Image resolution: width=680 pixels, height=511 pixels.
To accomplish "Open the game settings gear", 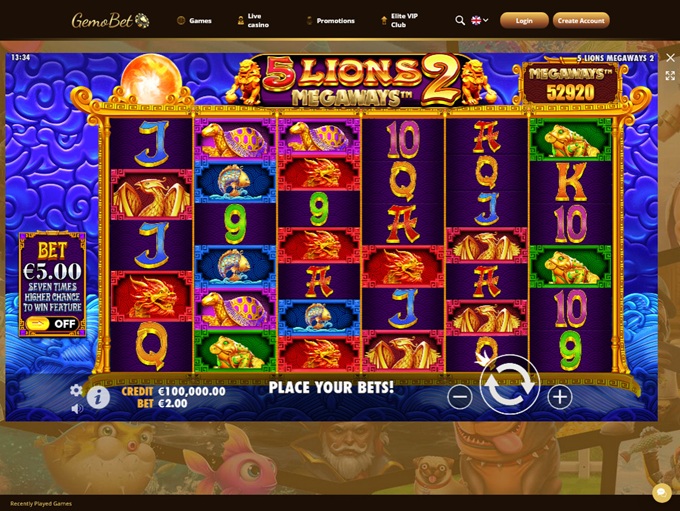I will [x=76, y=390].
